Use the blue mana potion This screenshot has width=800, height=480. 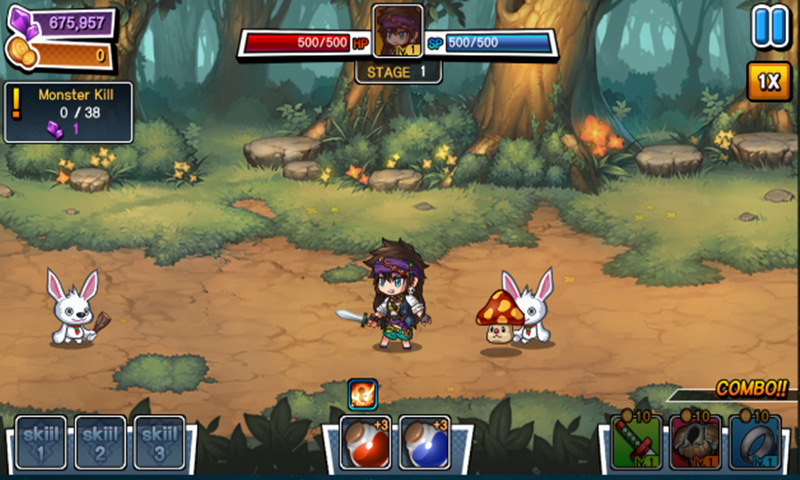tap(424, 443)
